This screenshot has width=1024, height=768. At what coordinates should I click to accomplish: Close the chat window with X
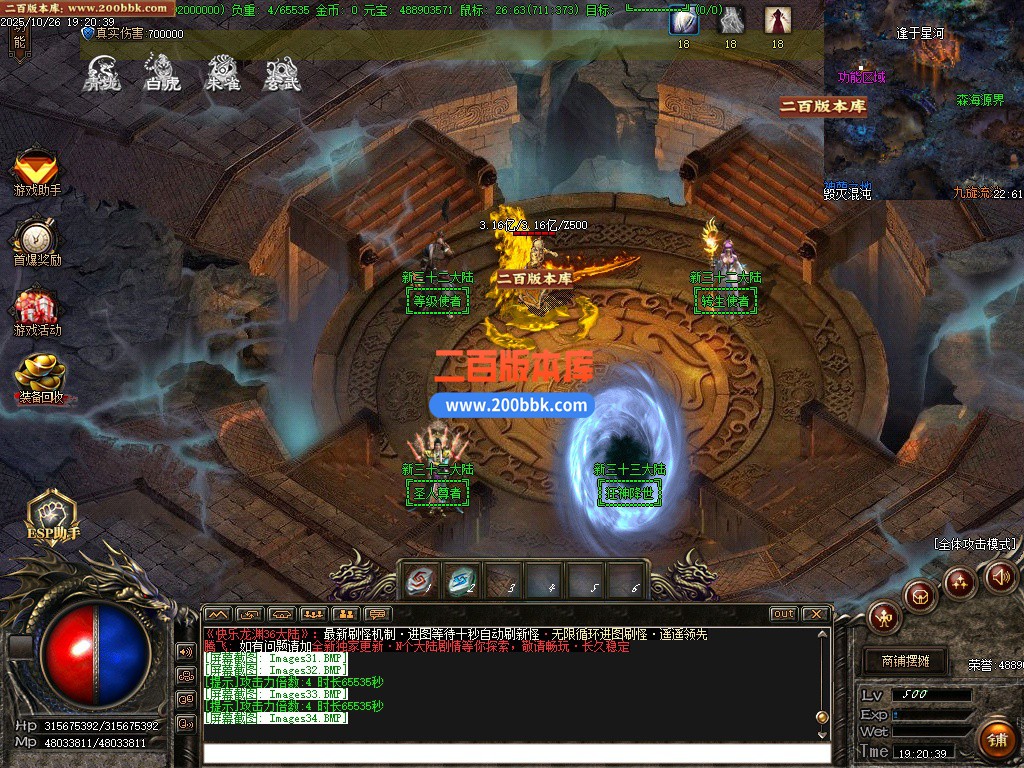pyautogui.click(x=816, y=613)
